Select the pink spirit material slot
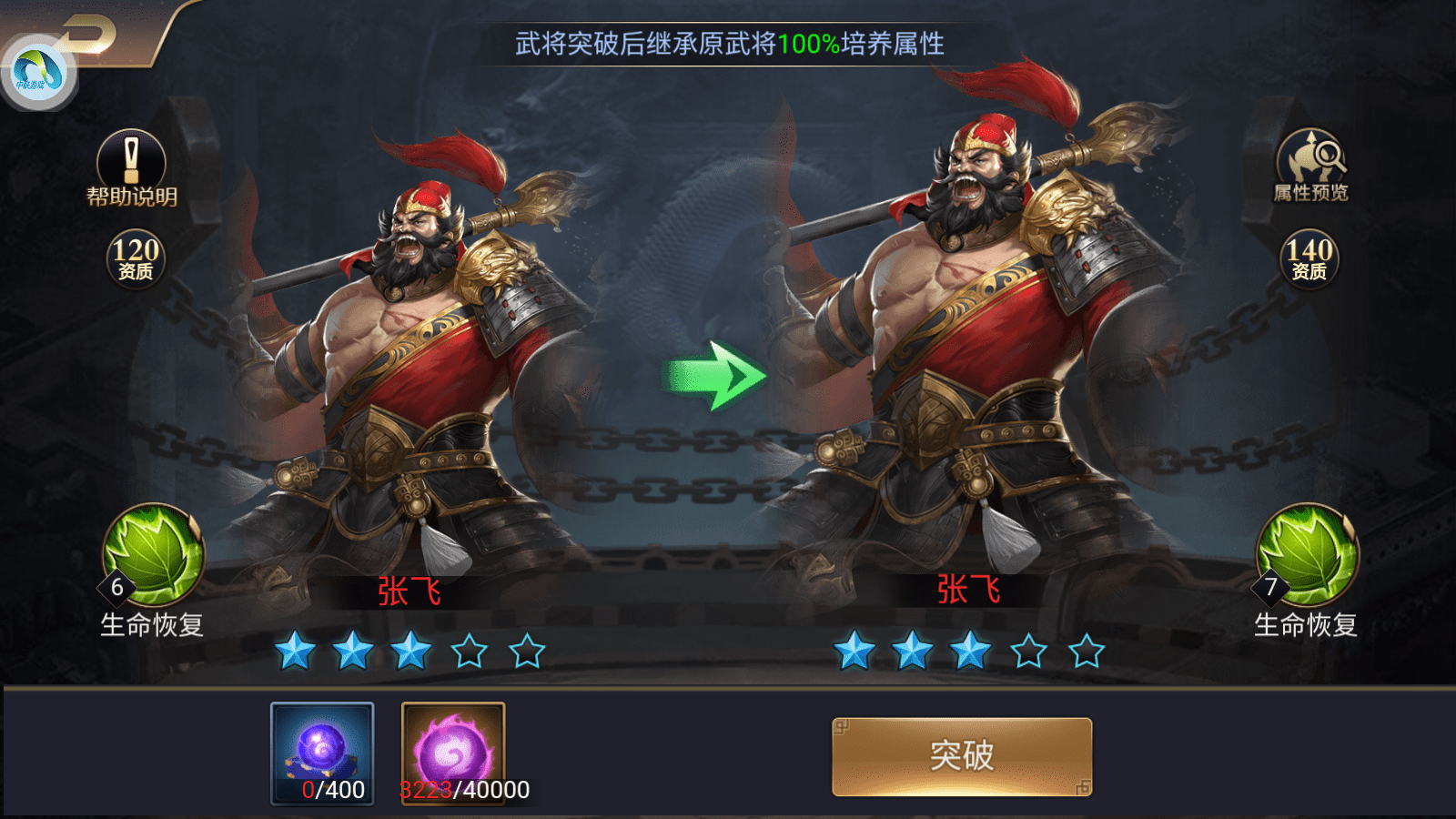 coord(452,744)
